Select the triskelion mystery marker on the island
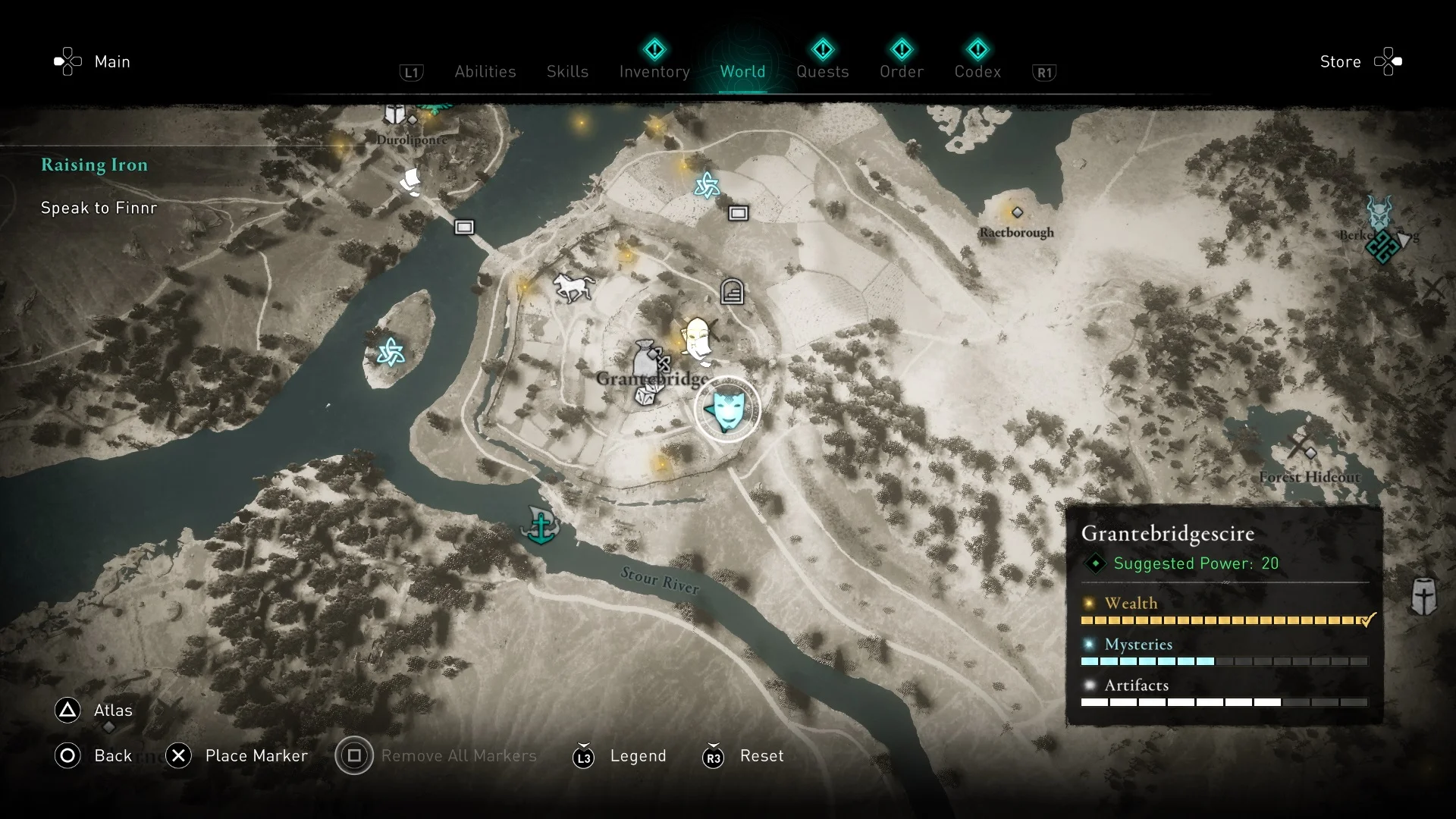 391,352
